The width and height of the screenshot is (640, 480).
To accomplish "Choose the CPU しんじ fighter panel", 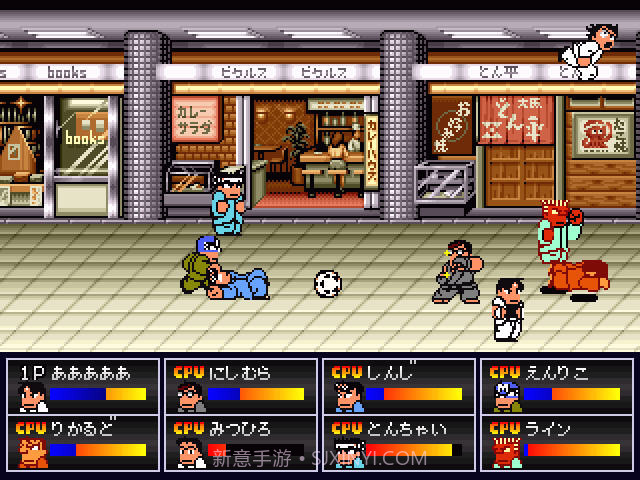I will [398, 386].
